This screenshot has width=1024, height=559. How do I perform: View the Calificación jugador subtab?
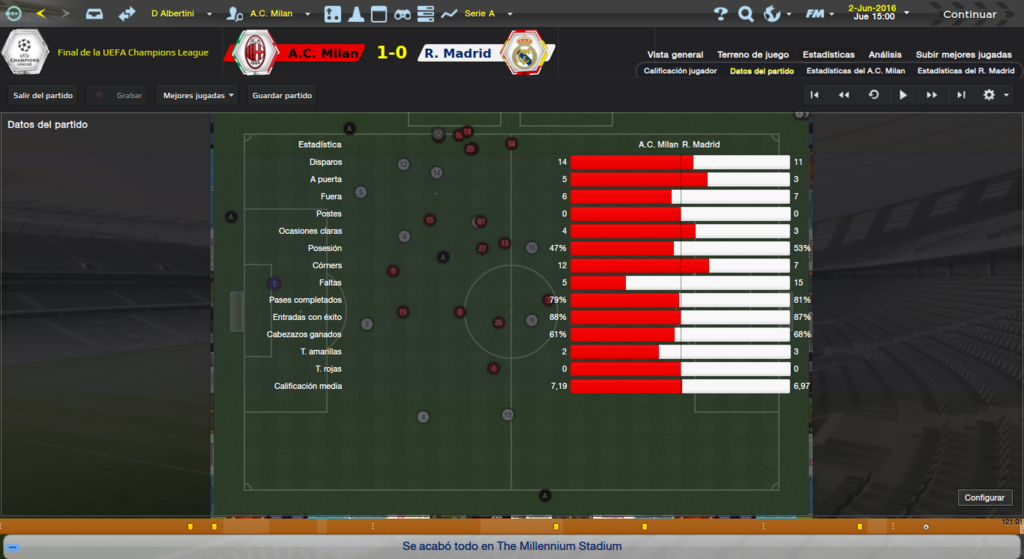(679, 71)
